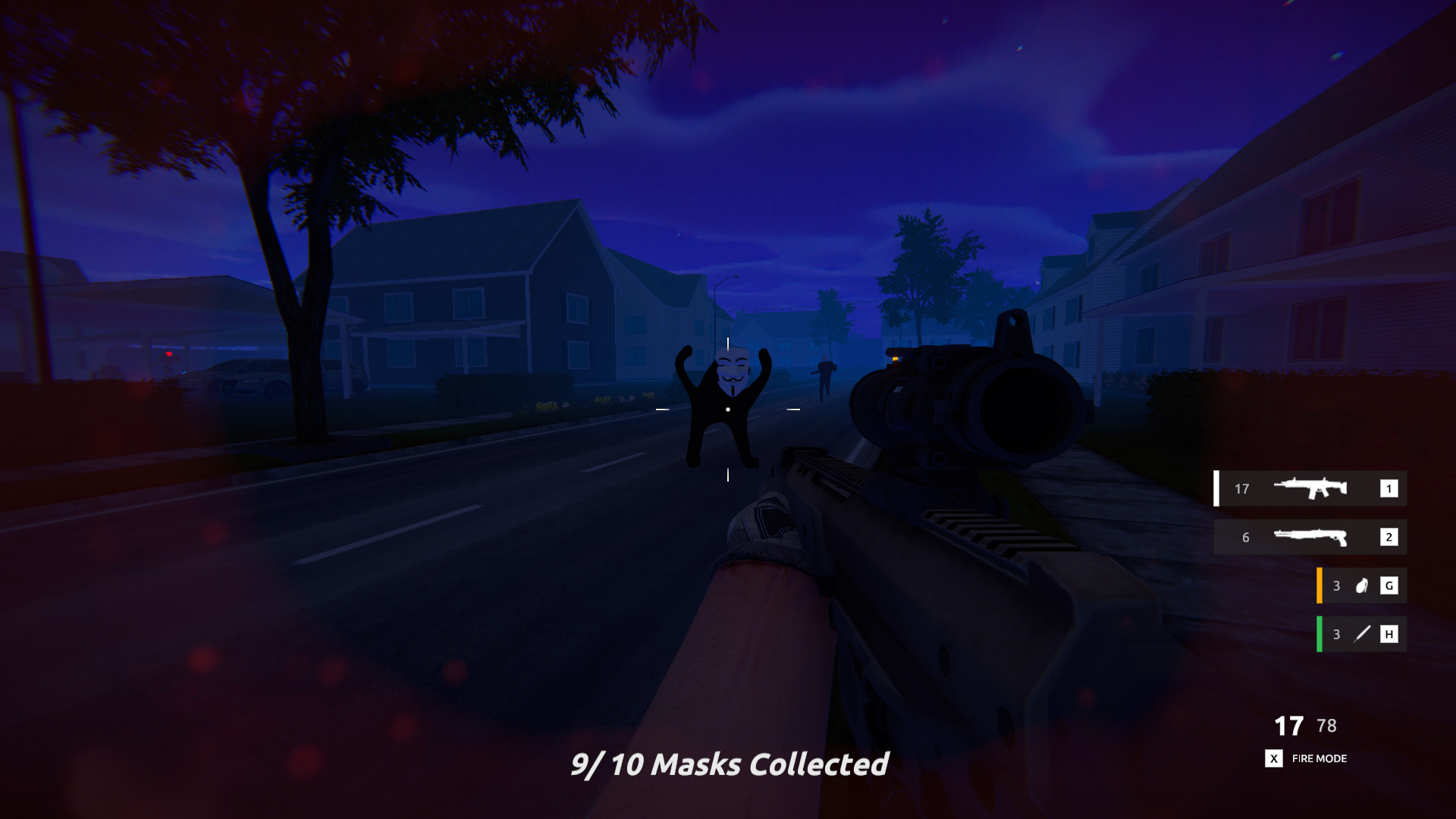Click the G keybind badge for grenades
Screen dimensions: 1456x819
click(x=1389, y=585)
